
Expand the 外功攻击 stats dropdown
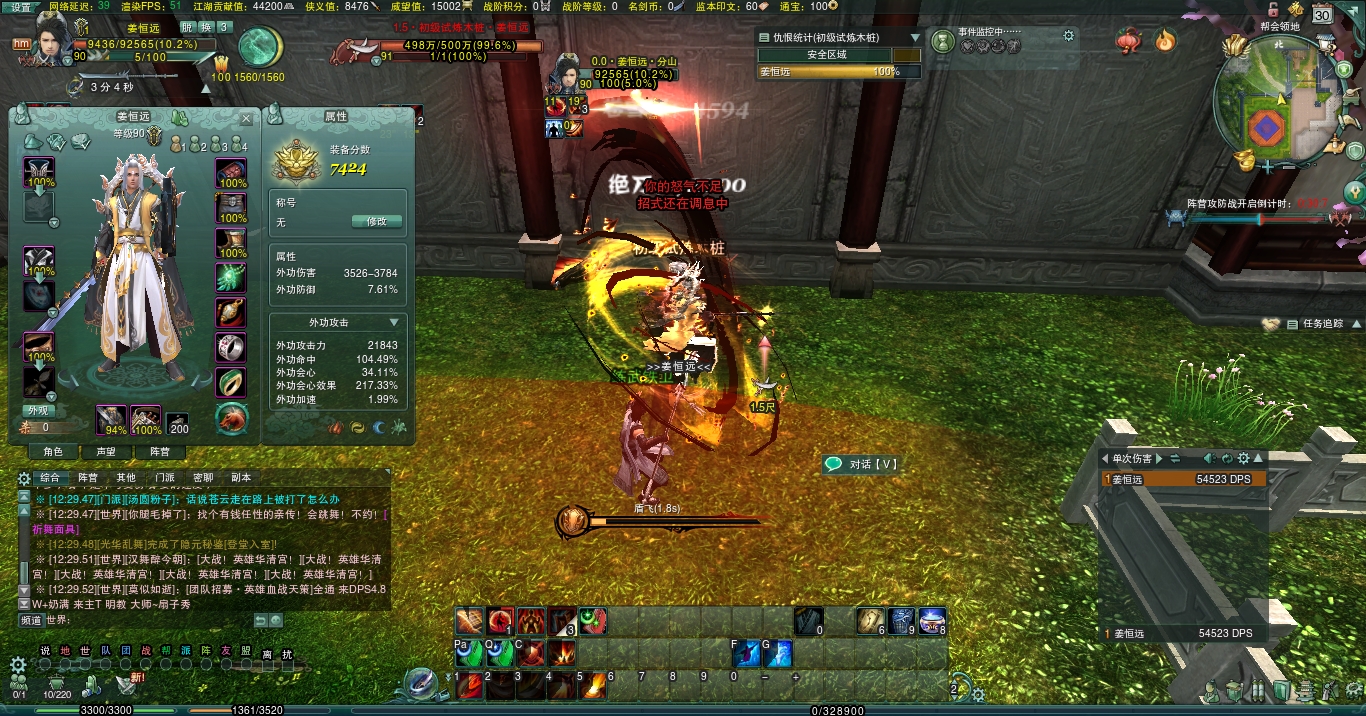[x=394, y=323]
